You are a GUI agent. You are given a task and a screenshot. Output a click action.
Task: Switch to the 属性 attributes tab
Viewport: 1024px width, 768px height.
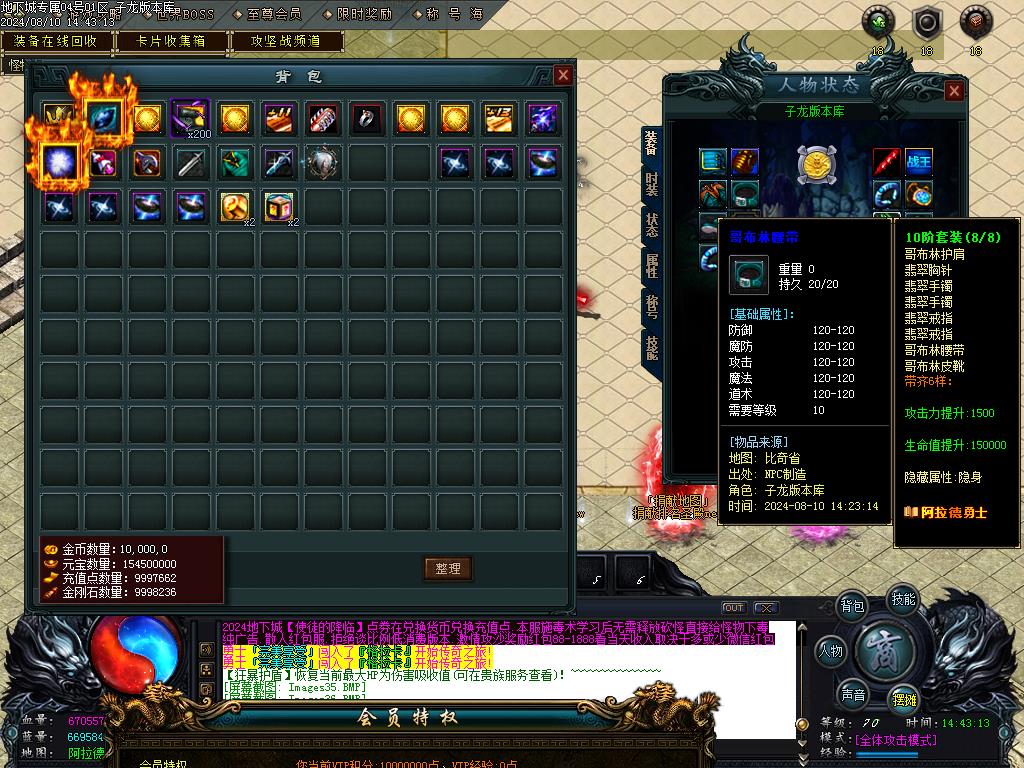(x=651, y=264)
